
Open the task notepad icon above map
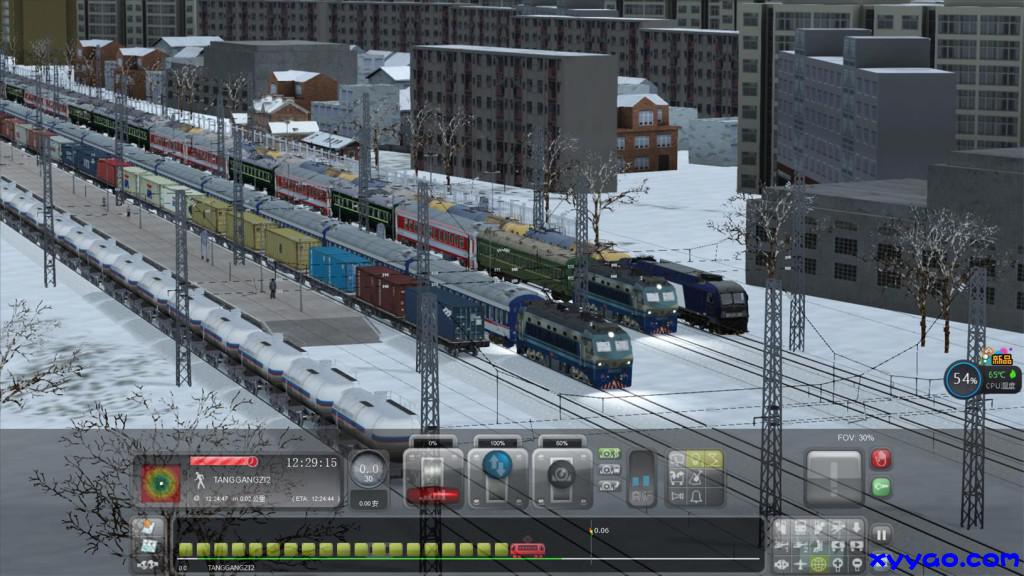click(148, 527)
